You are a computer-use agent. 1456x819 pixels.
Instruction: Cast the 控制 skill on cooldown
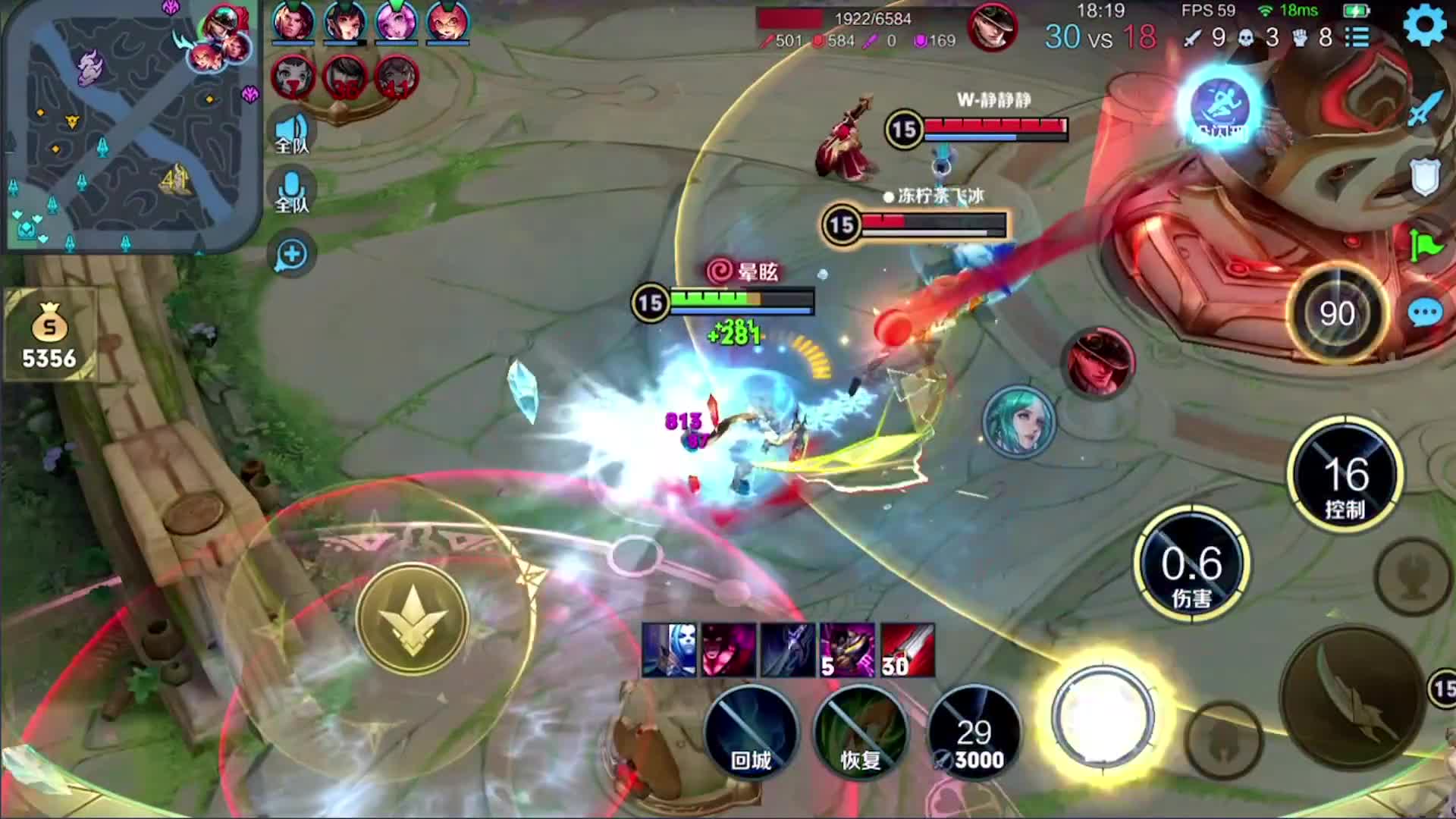1345,475
